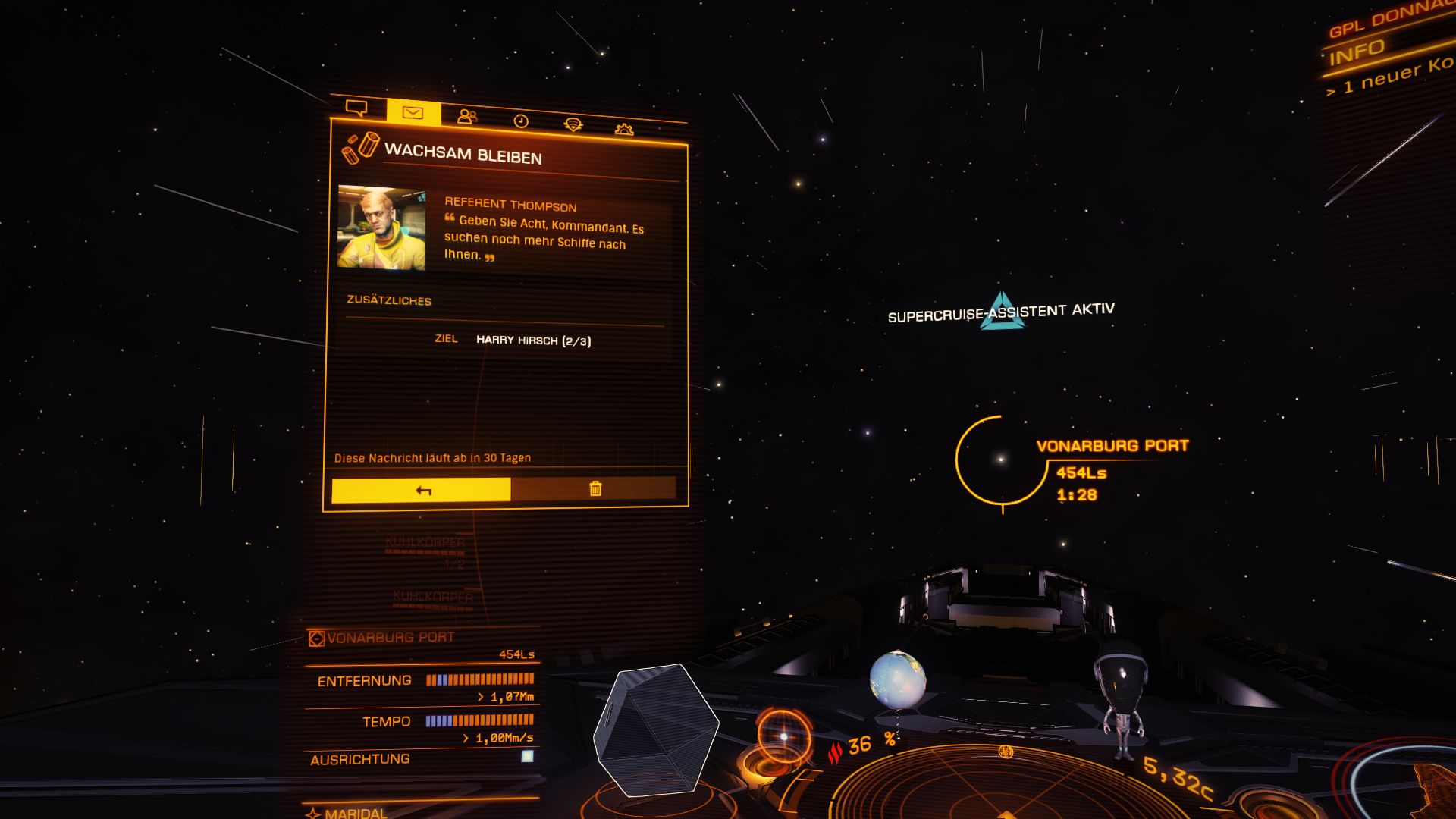
Task: Show the history clock tab
Action: pyautogui.click(x=521, y=121)
